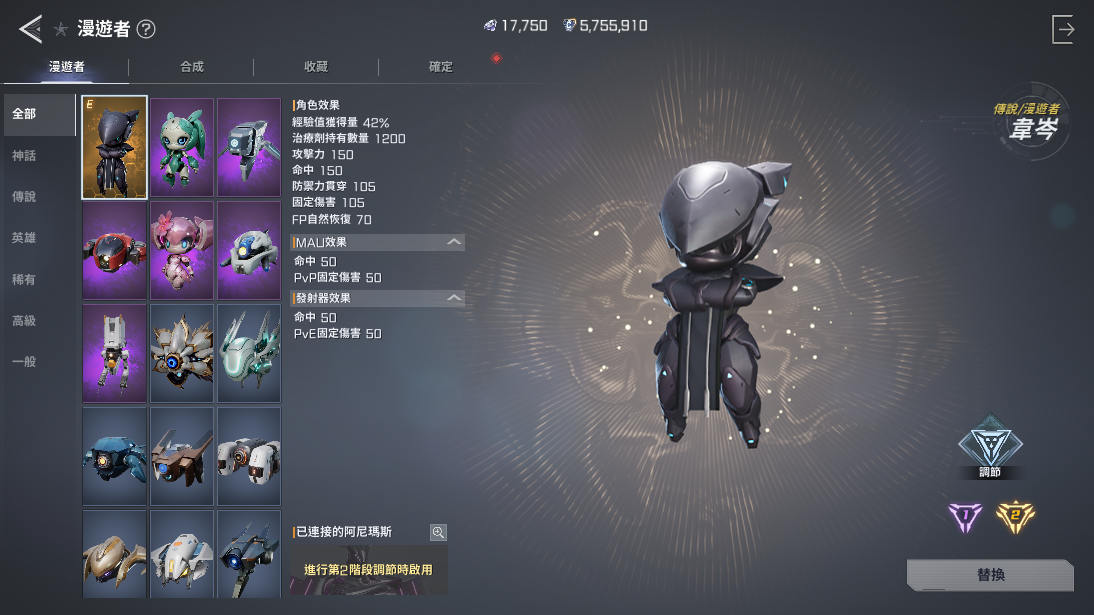Filter by 一般 rarity
Screen dimensions: 1094x615
24,362
